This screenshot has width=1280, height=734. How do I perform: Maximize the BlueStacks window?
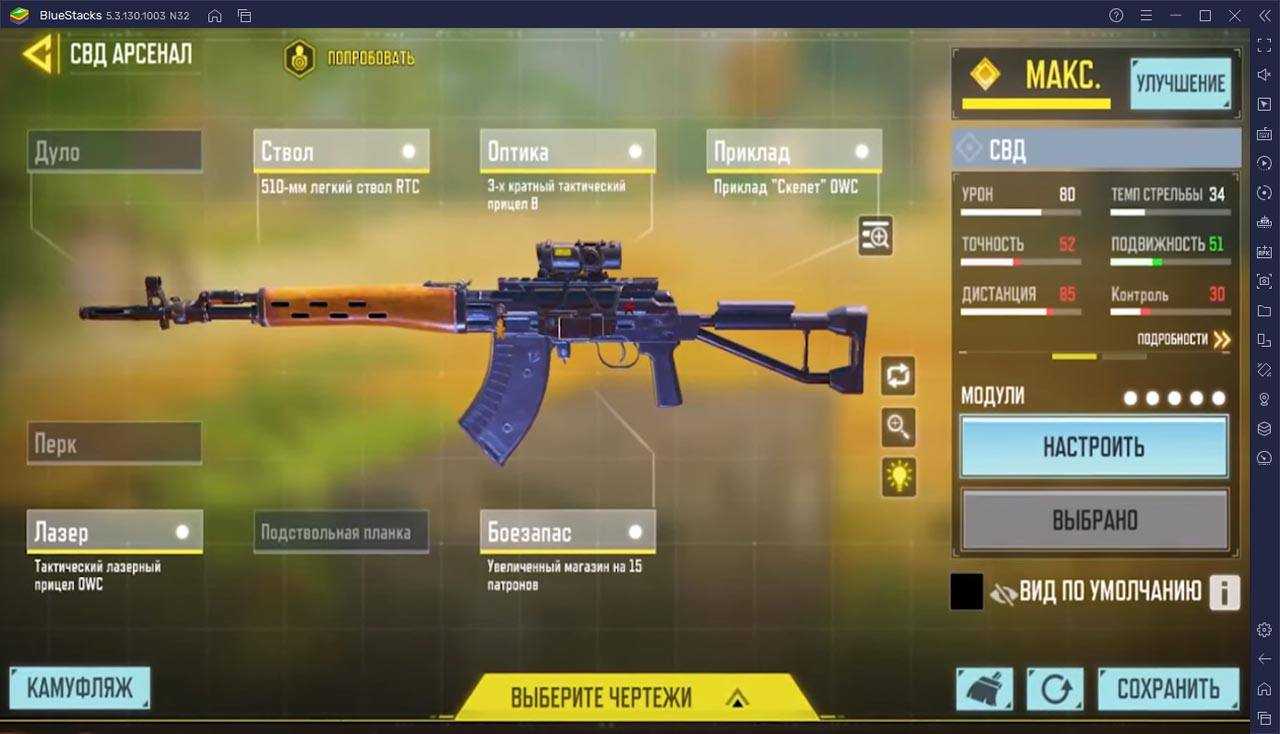[x=1205, y=15]
